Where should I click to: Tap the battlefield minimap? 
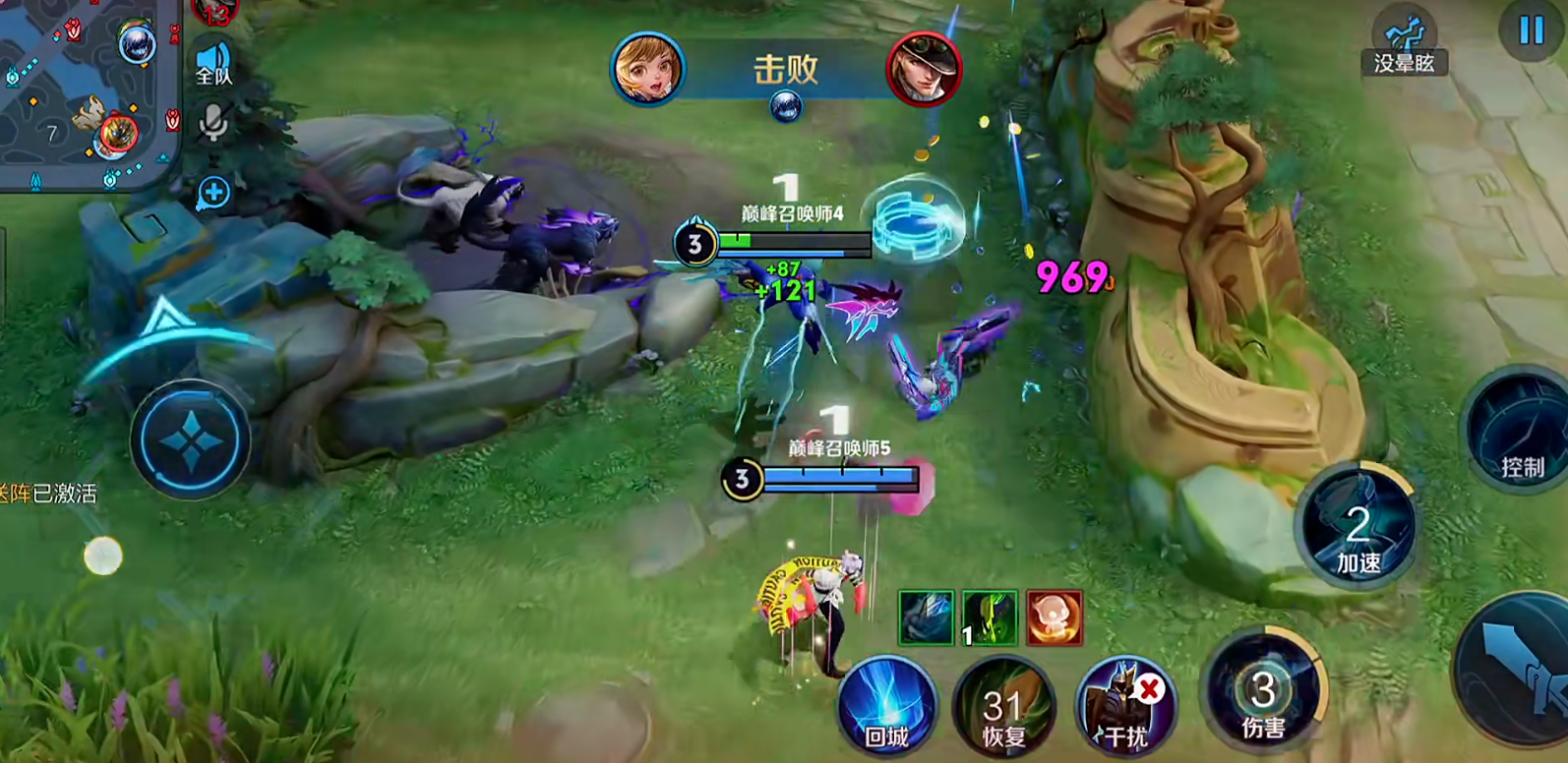tap(87, 93)
